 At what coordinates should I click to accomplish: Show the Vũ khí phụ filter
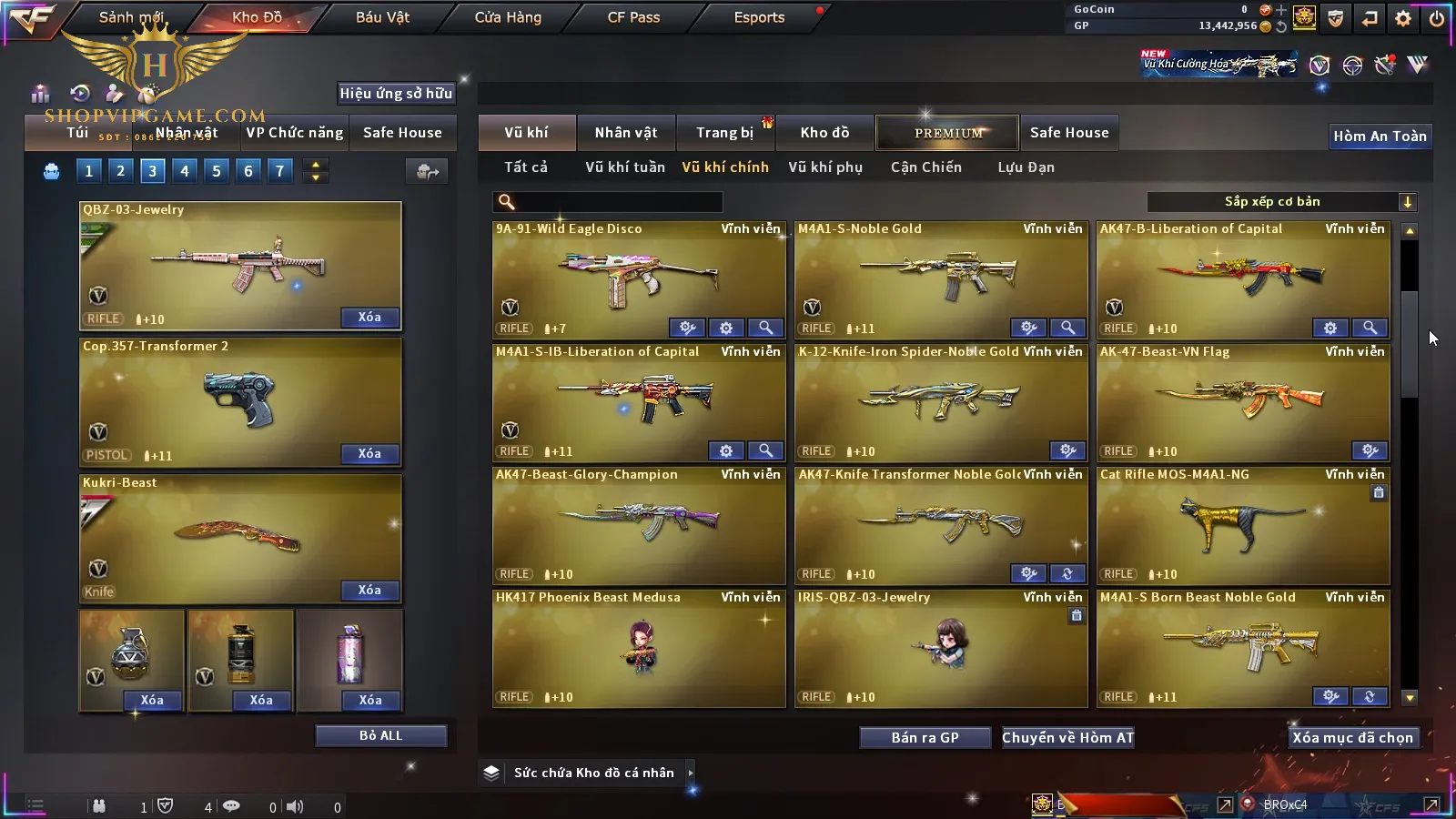coord(824,167)
